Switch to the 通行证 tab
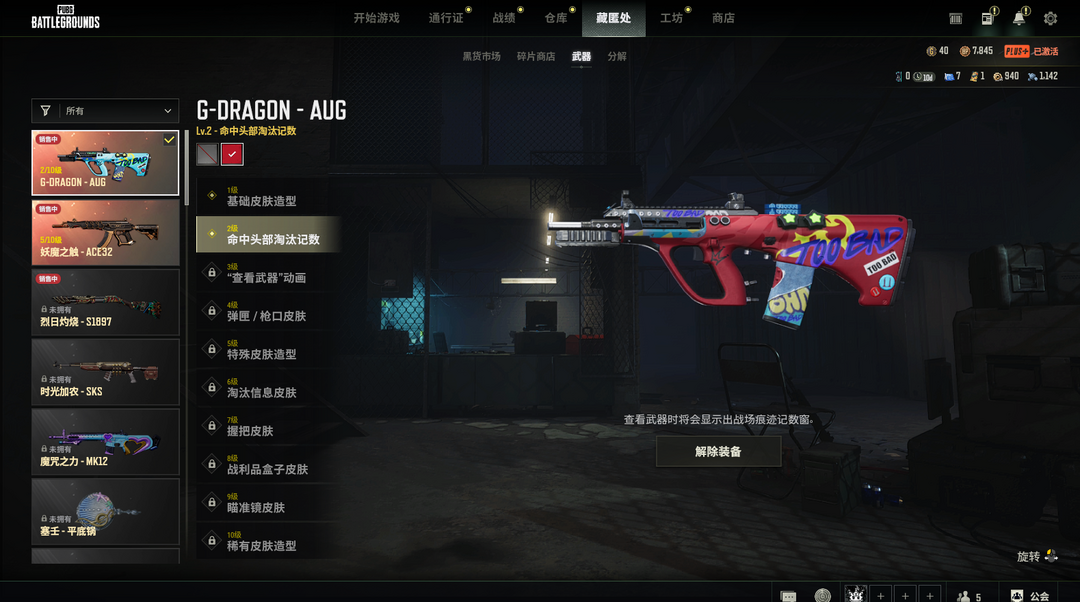The image size is (1080, 602). point(446,18)
